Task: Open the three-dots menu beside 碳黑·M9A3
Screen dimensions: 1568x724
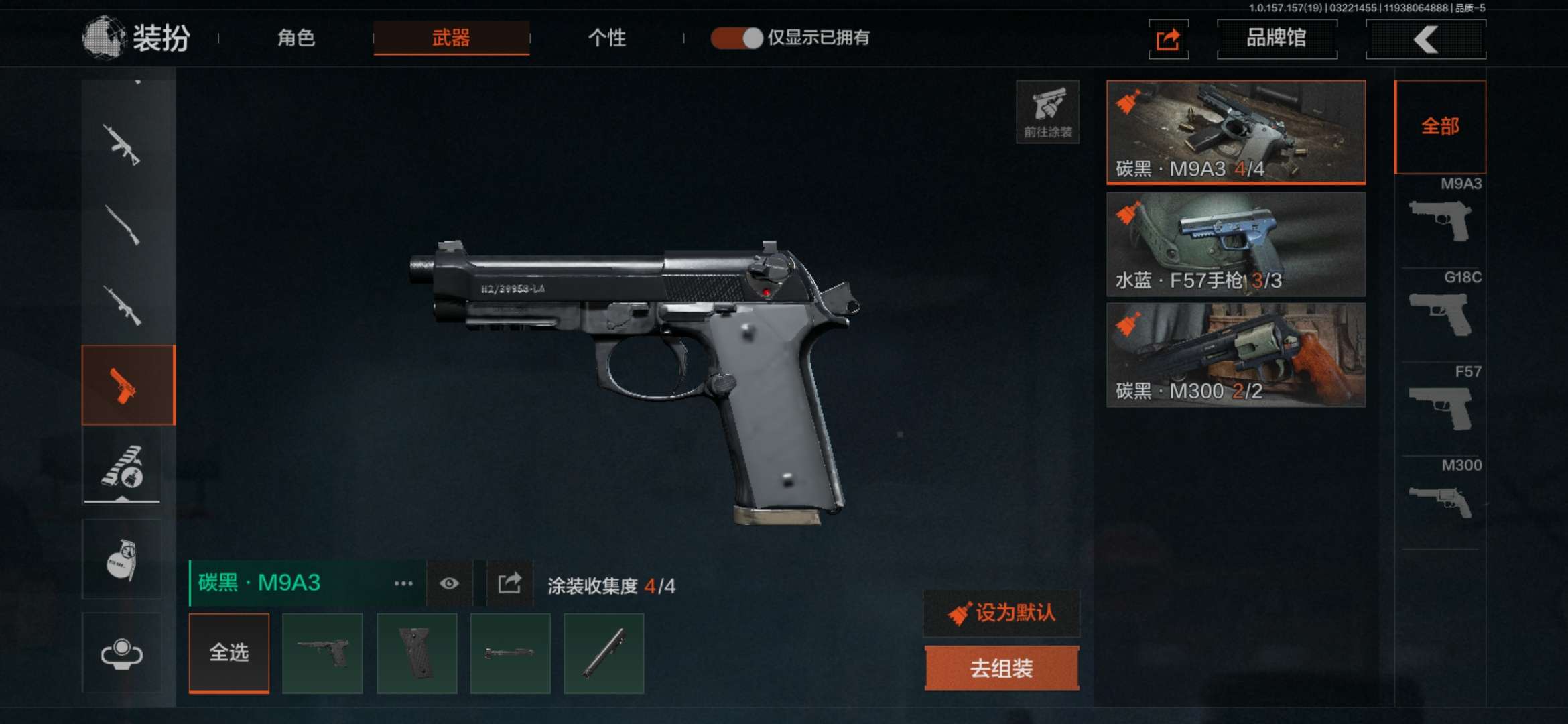Action: click(403, 583)
